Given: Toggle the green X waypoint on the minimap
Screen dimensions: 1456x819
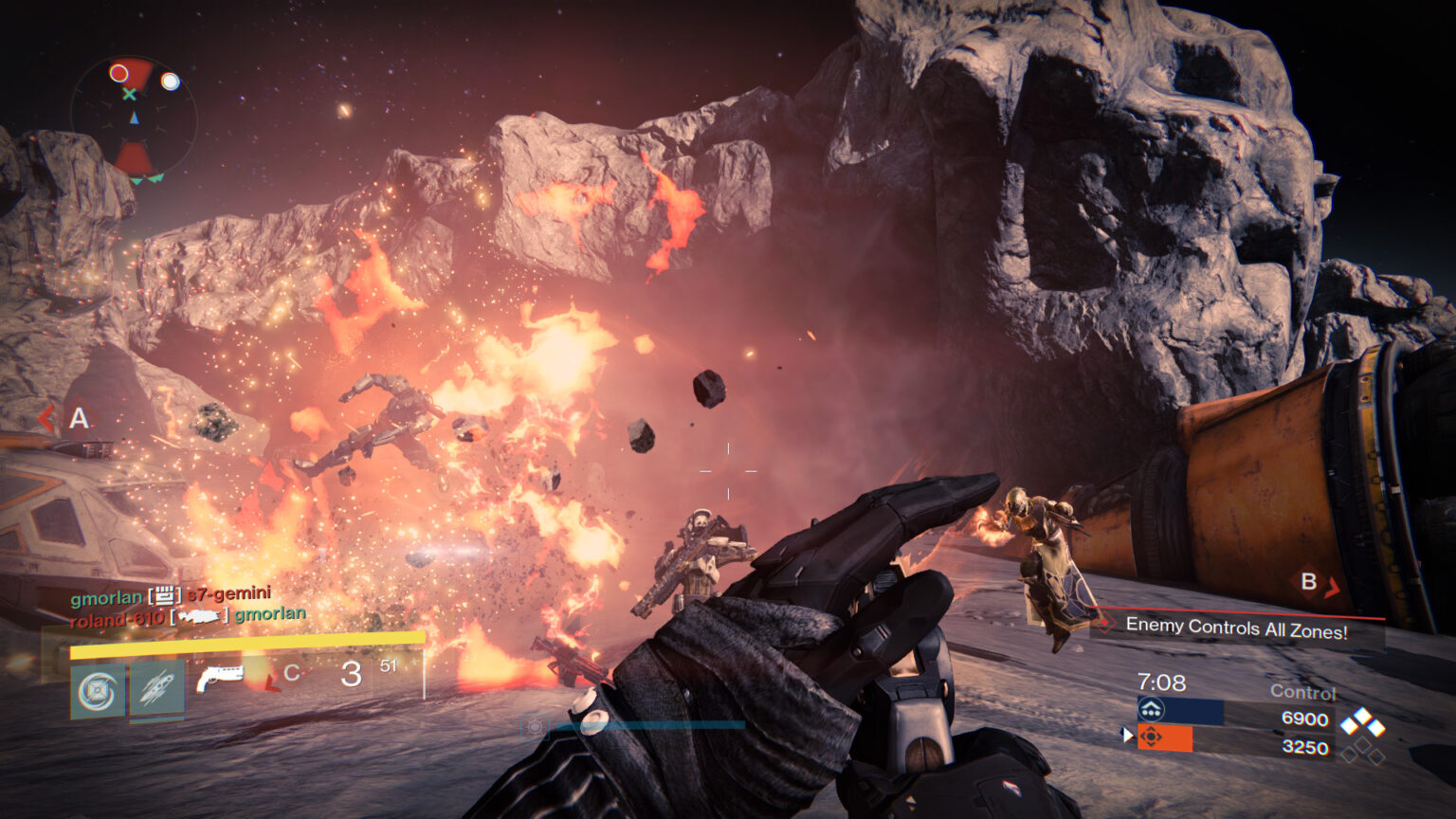Looking at the screenshot, I should tap(128, 96).
